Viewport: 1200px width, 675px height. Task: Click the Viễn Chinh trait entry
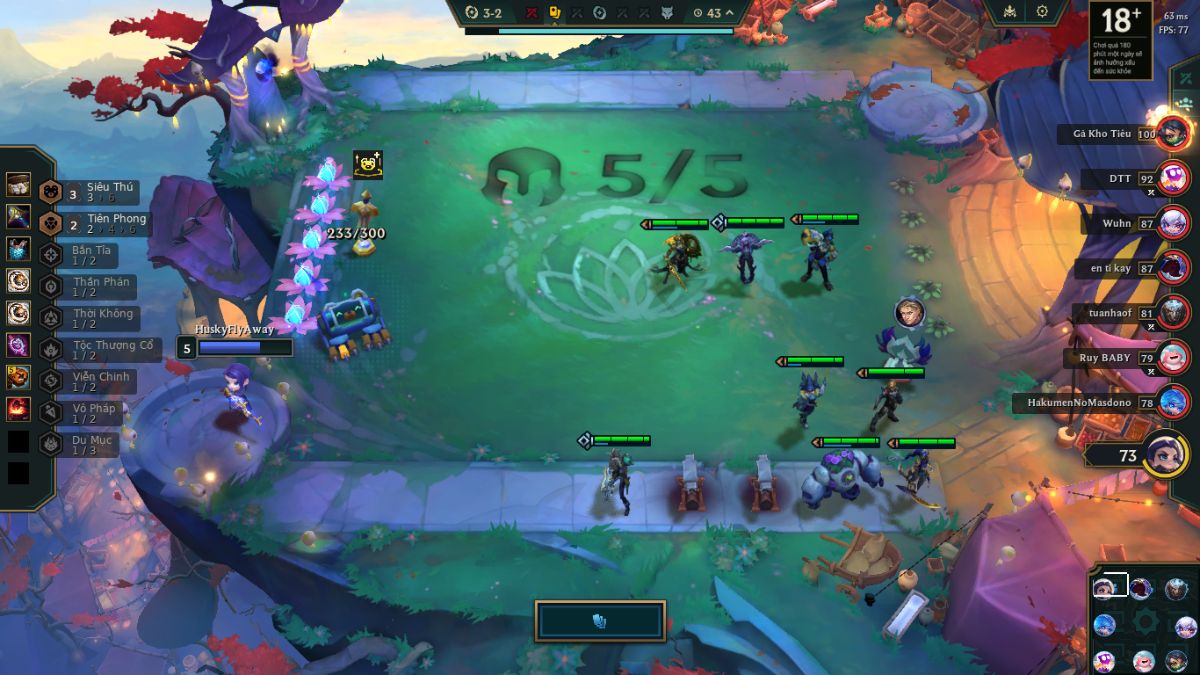pyautogui.click(x=90, y=381)
